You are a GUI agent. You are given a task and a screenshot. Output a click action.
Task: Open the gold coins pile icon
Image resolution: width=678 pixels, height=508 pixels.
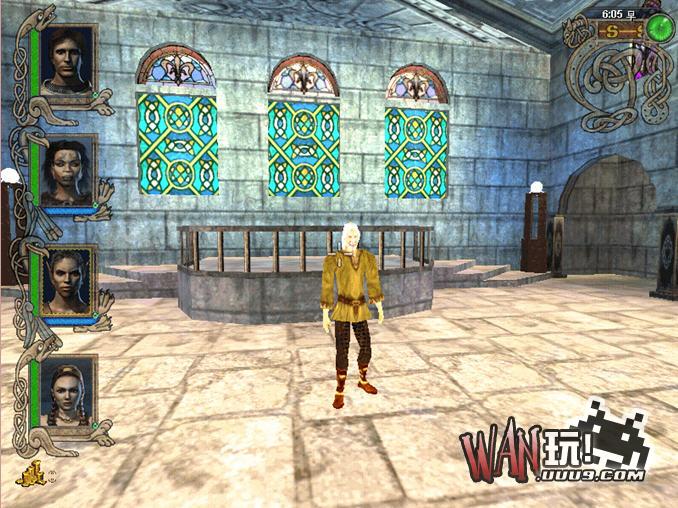click(x=30, y=474)
